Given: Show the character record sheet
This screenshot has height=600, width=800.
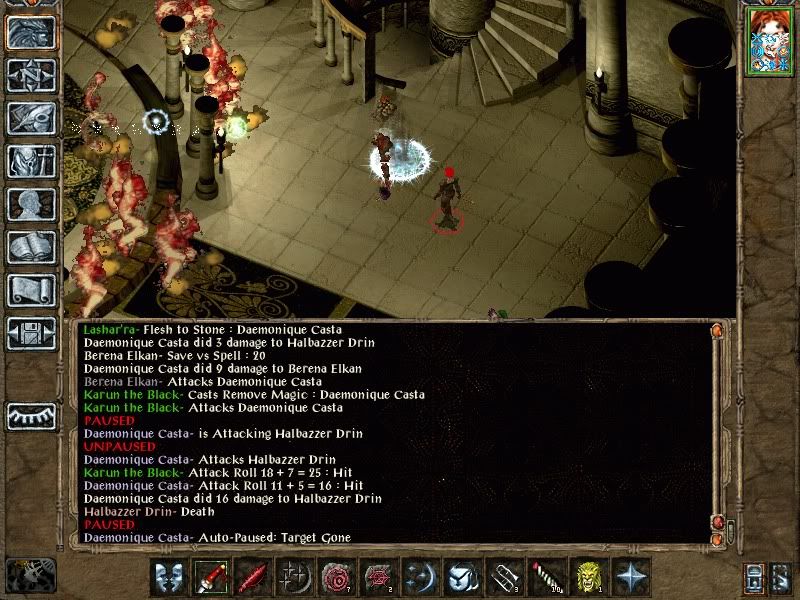Looking at the screenshot, I should pos(31,205).
